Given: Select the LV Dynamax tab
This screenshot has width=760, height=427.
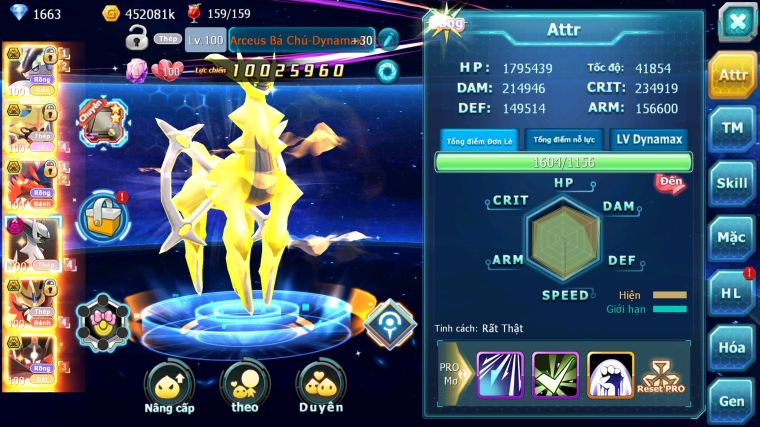Looking at the screenshot, I should point(647,140).
